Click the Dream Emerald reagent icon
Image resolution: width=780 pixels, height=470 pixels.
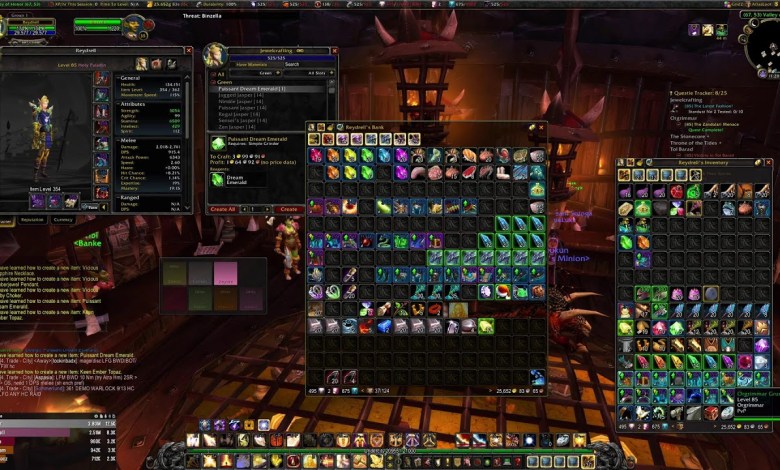pos(218,180)
